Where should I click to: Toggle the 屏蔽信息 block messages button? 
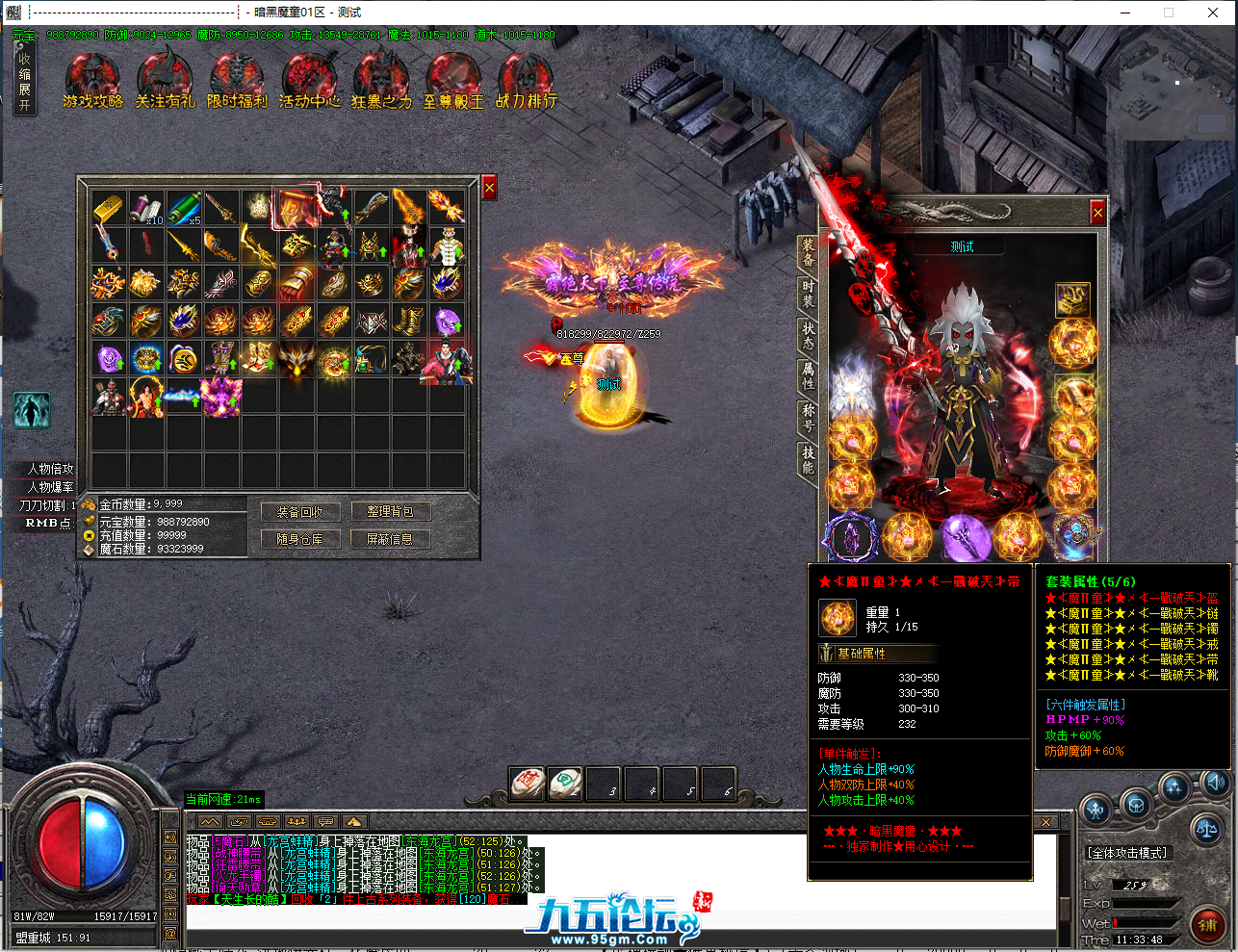(390, 539)
